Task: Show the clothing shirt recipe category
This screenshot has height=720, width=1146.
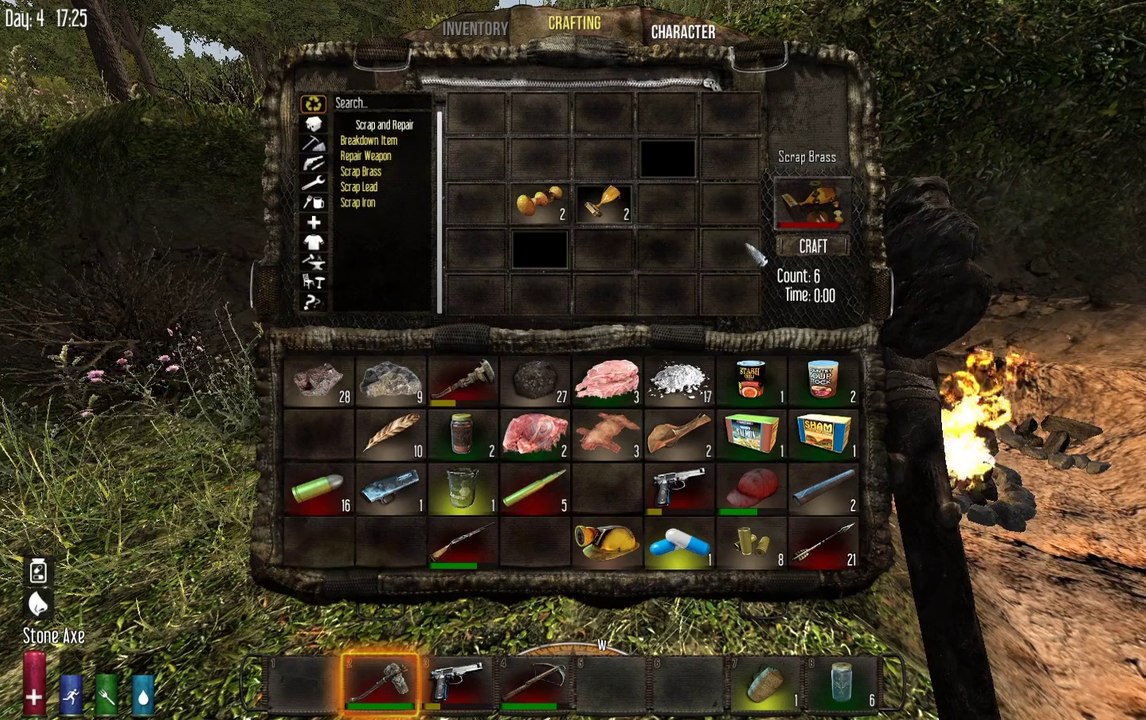Action: click(x=314, y=242)
